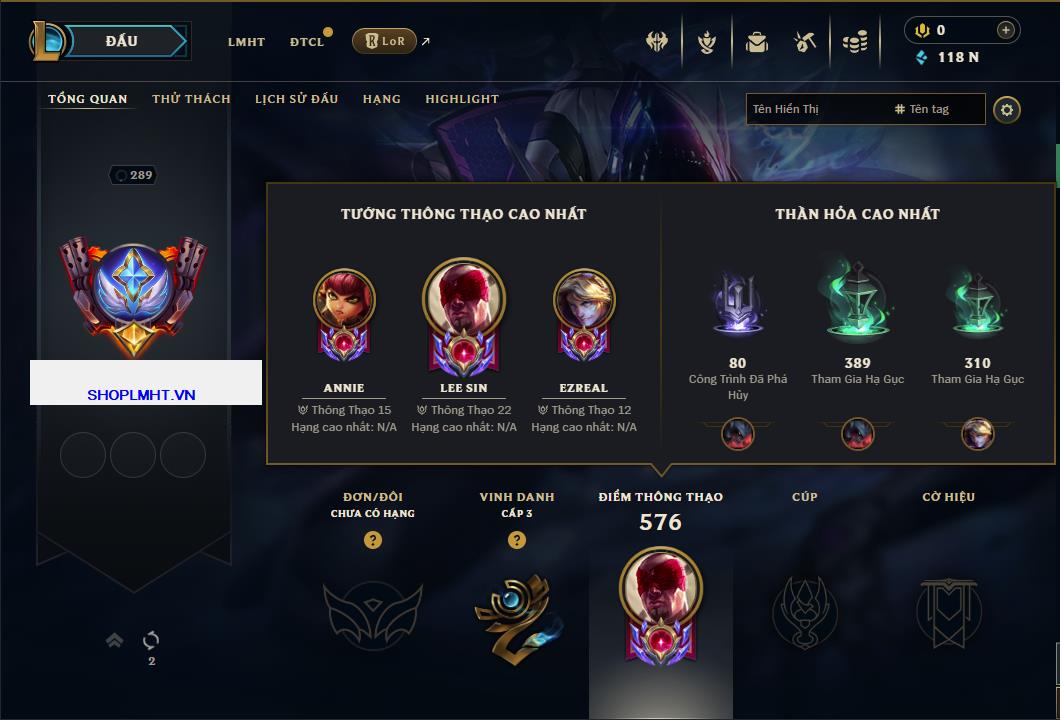Open the HIGHLIGHT tab
Viewport: 1060px width, 720px height.
click(x=461, y=99)
